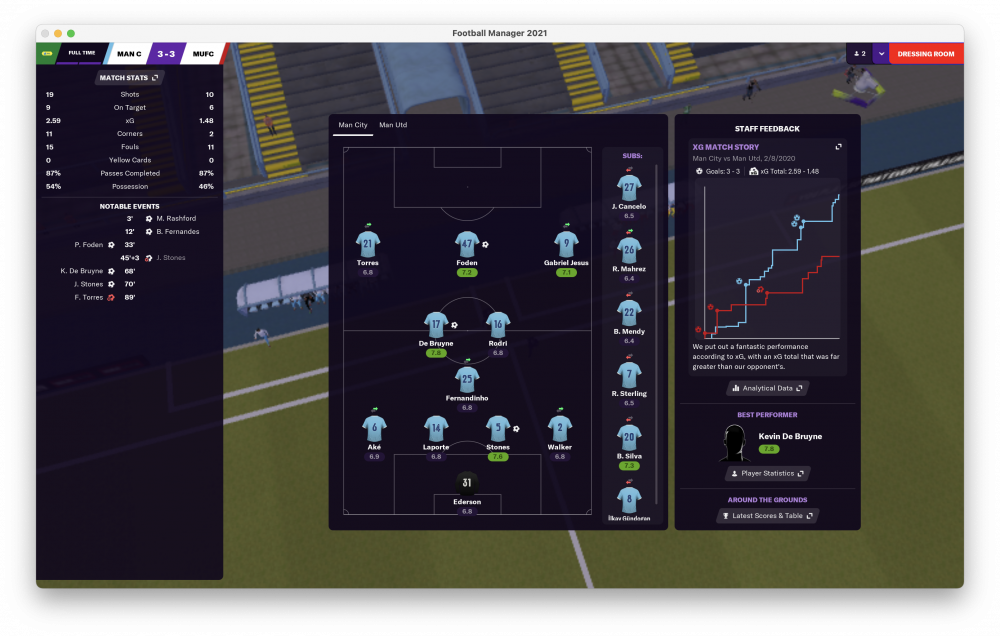Choose goalkeeper Ederson on the pitch

tap(467, 483)
